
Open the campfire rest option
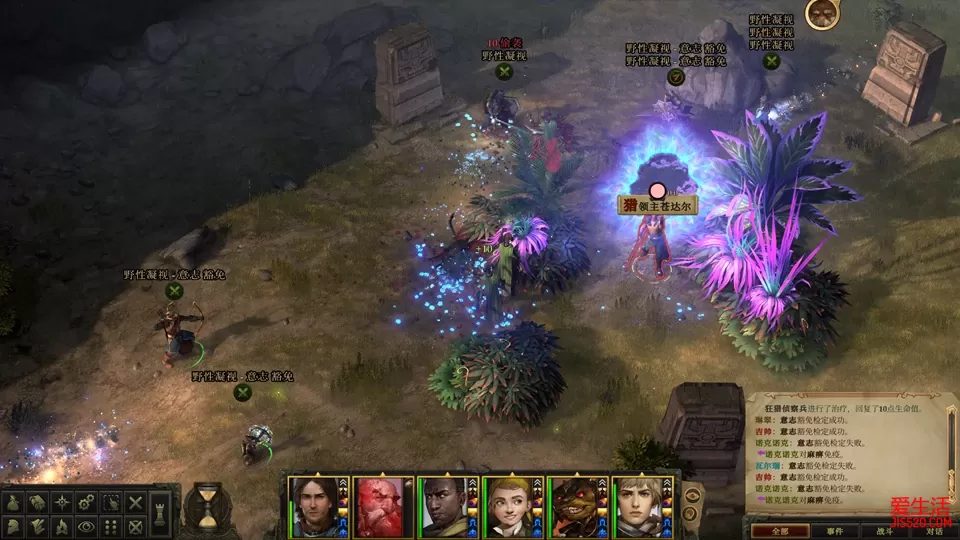62,526
